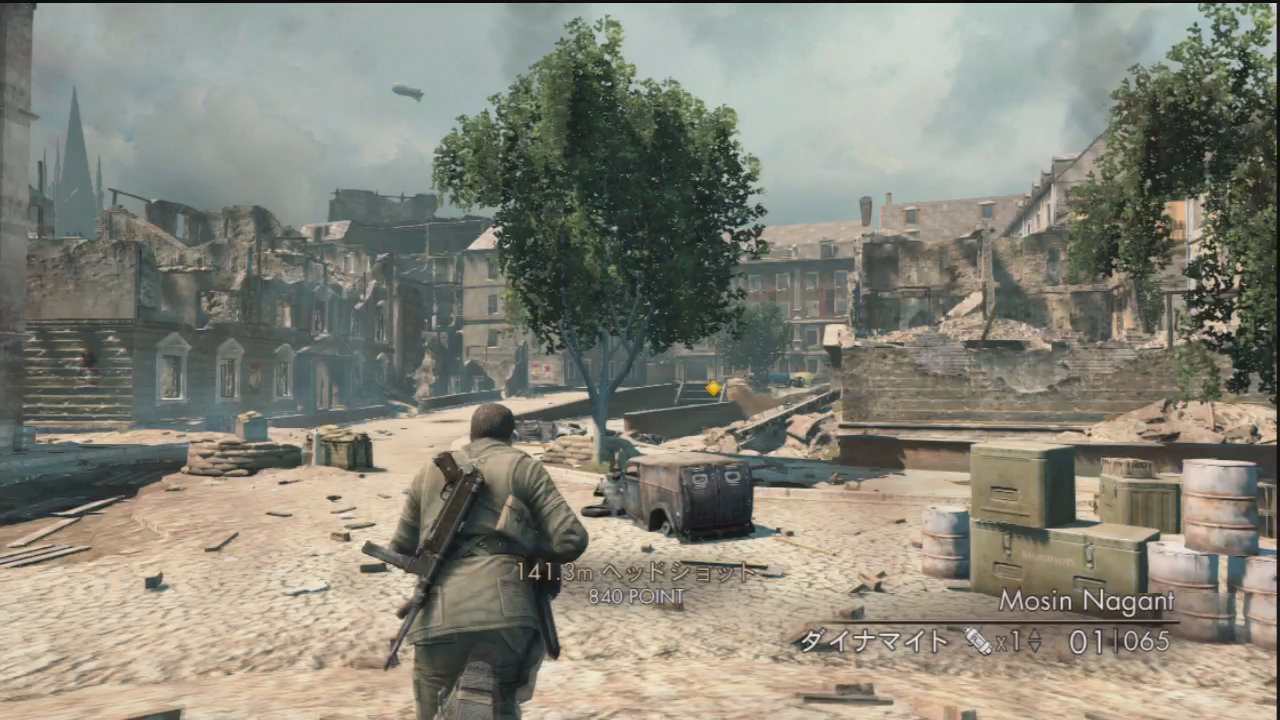
Task: Select the Mosin Nagant weapon label
Action: pos(1086,602)
